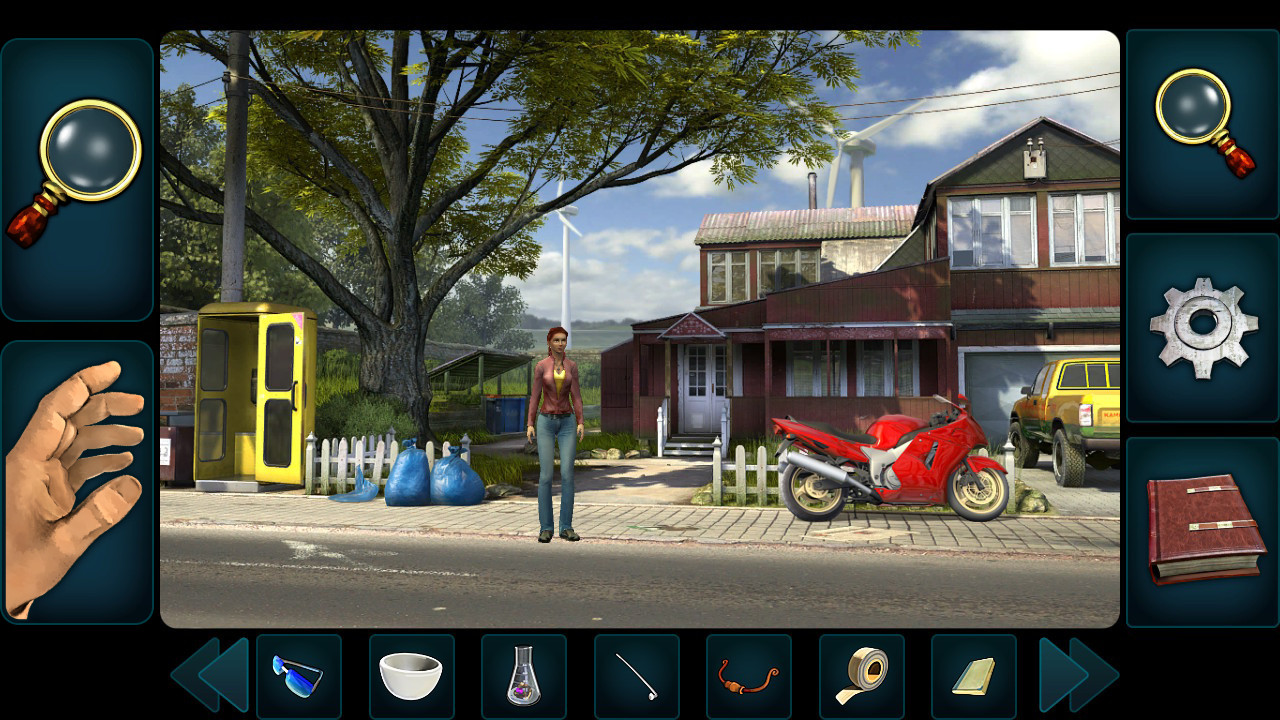Open settings with the gear icon
Screen dimensions: 1280x720
[1203, 328]
